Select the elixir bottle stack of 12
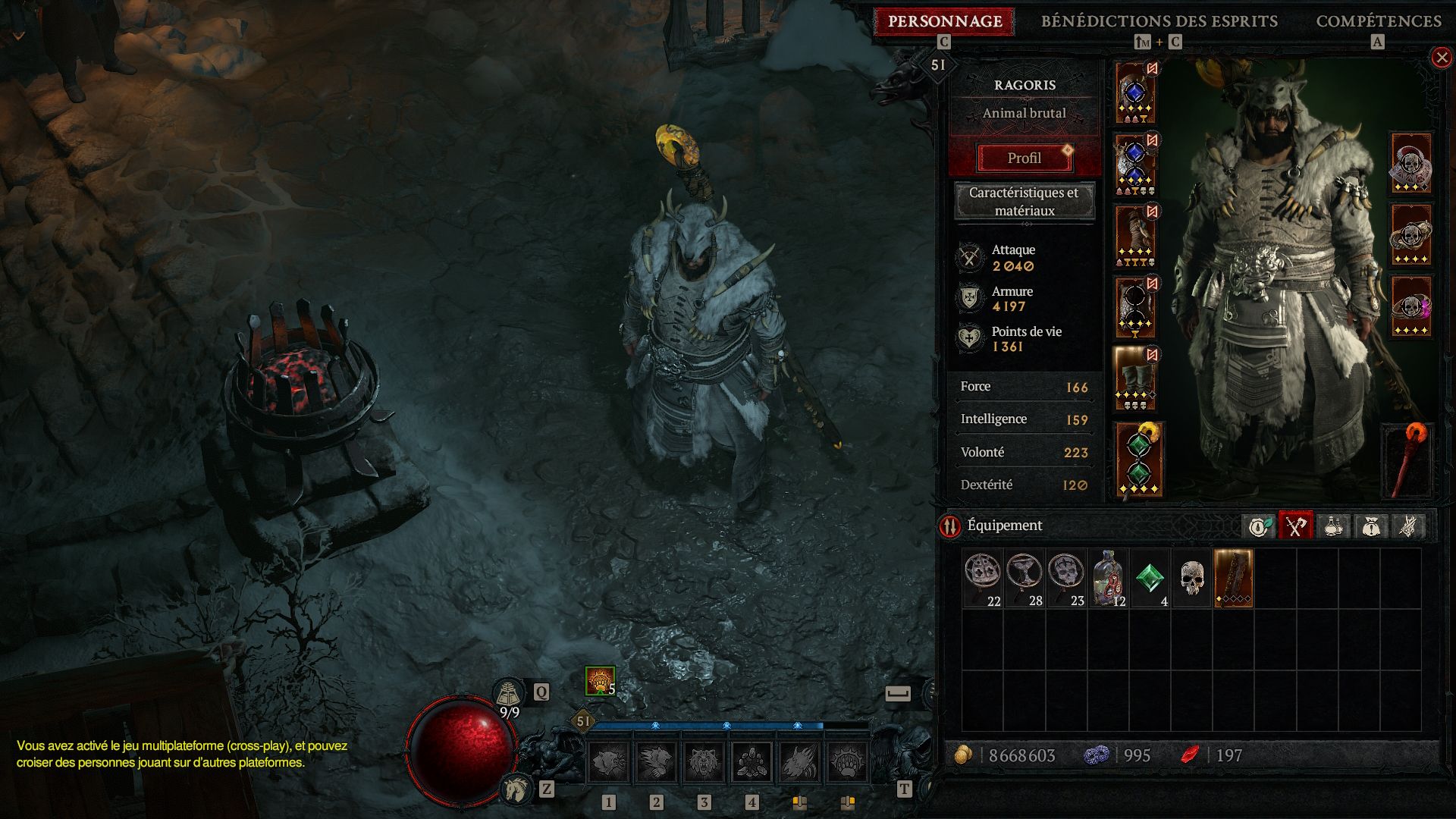The height and width of the screenshot is (819, 1456). click(1108, 579)
